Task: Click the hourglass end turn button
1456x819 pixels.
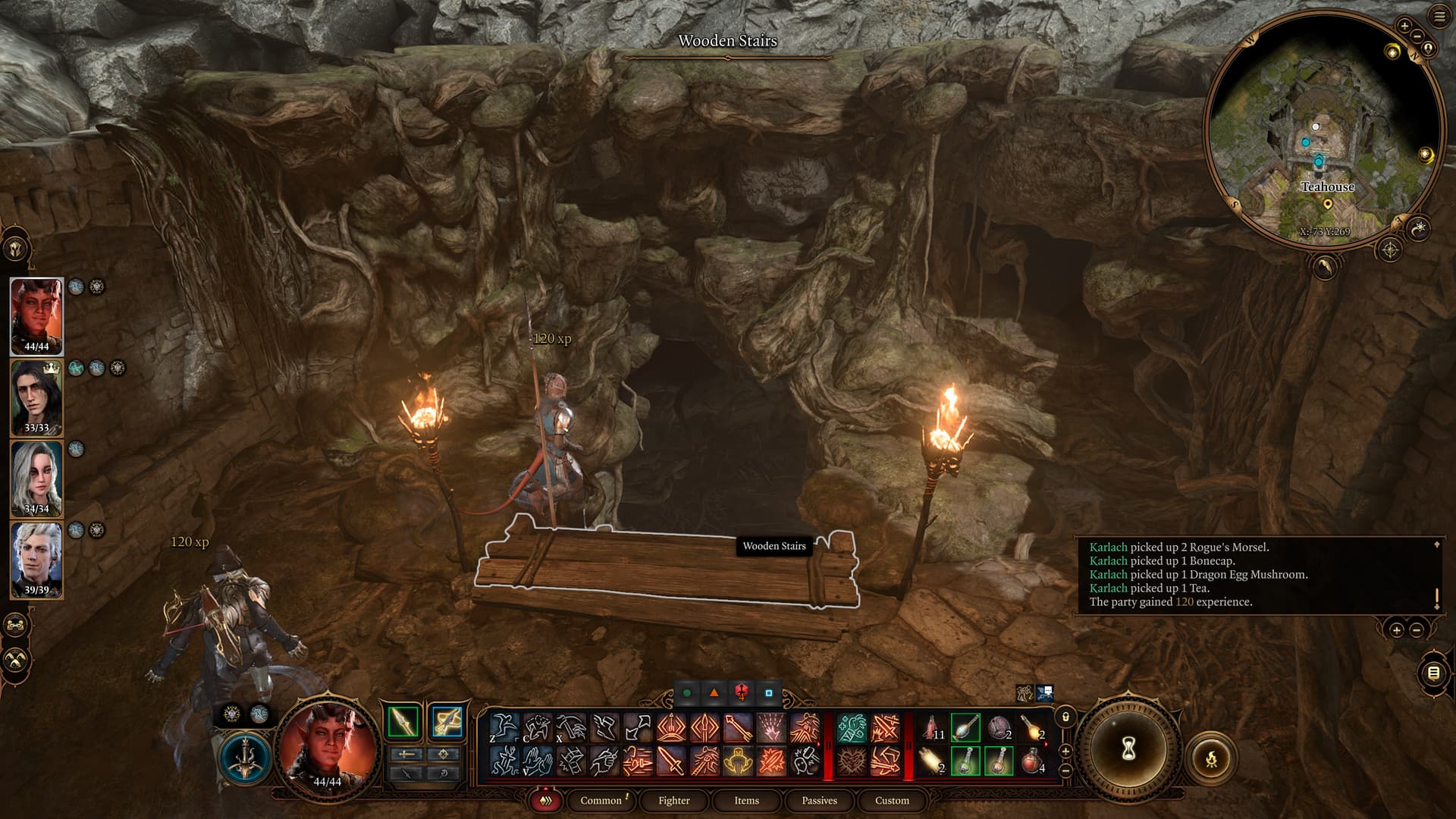Action: (x=1128, y=749)
